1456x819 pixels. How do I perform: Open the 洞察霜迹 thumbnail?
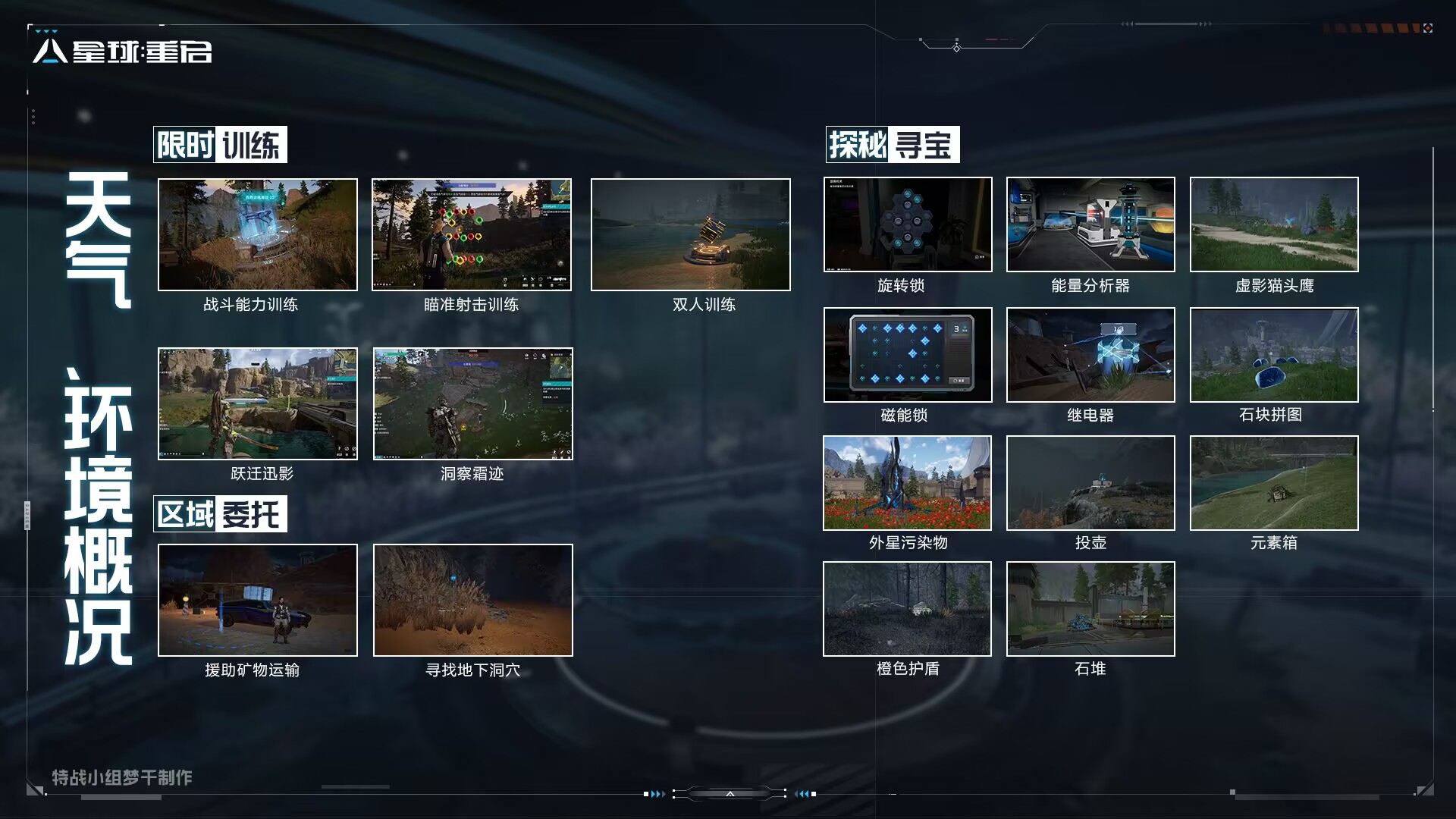(472, 403)
